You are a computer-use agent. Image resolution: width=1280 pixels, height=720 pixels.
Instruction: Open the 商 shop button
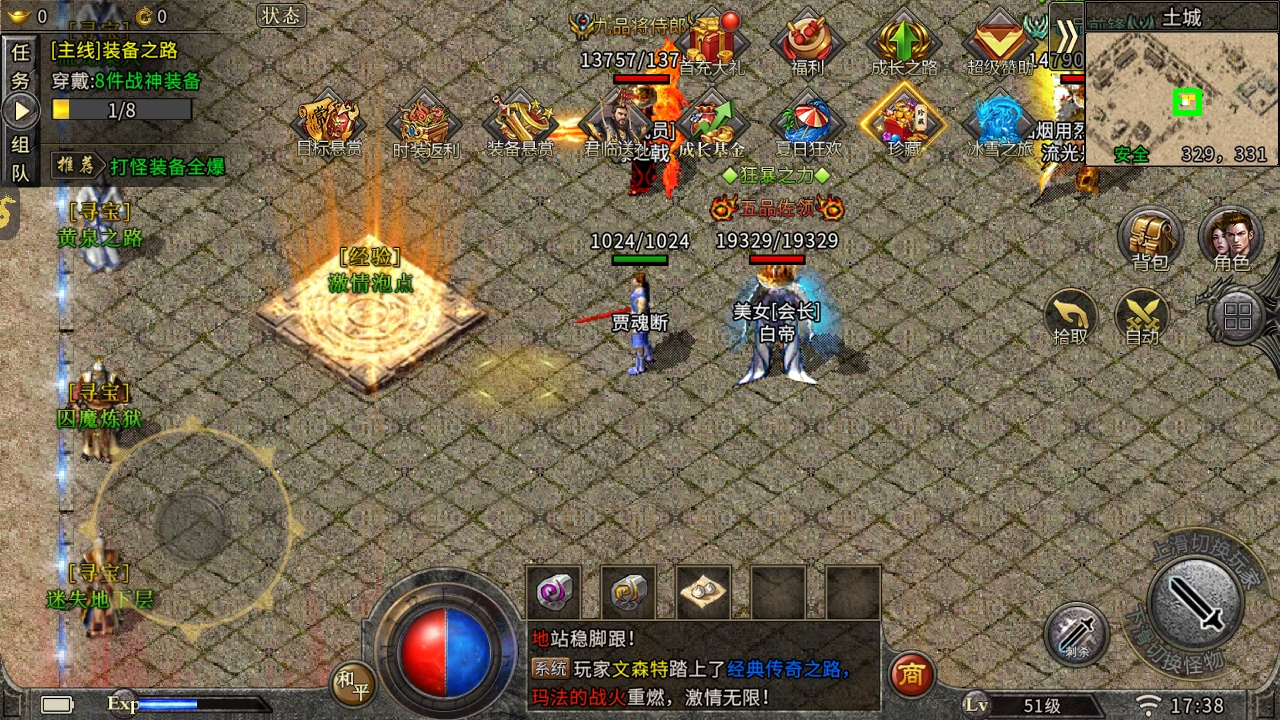[x=910, y=674]
